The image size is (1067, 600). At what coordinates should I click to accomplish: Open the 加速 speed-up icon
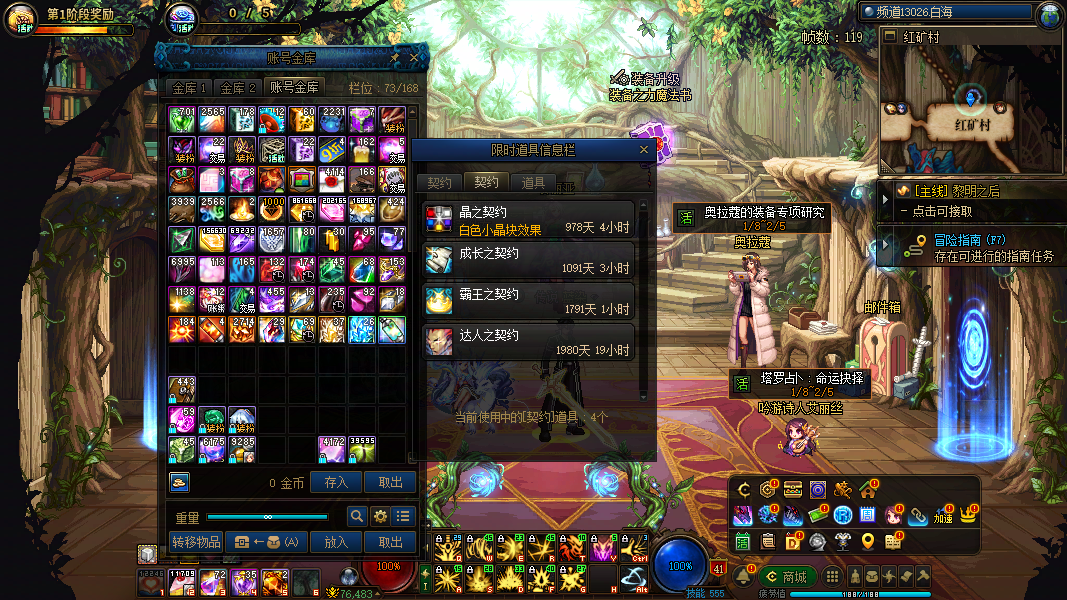941,515
